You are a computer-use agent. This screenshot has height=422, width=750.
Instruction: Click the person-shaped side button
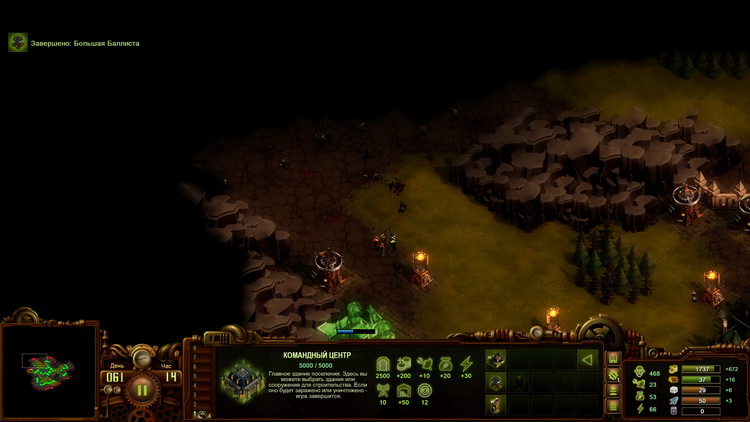click(613, 390)
